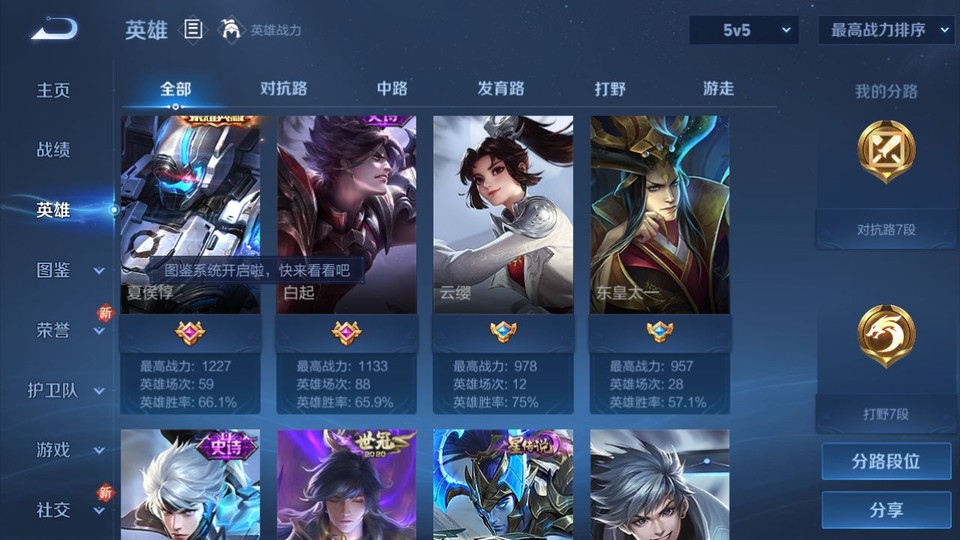The width and height of the screenshot is (960, 540).
Task: Open the 分路段位 lane rank button
Action: tap(886, 462)
